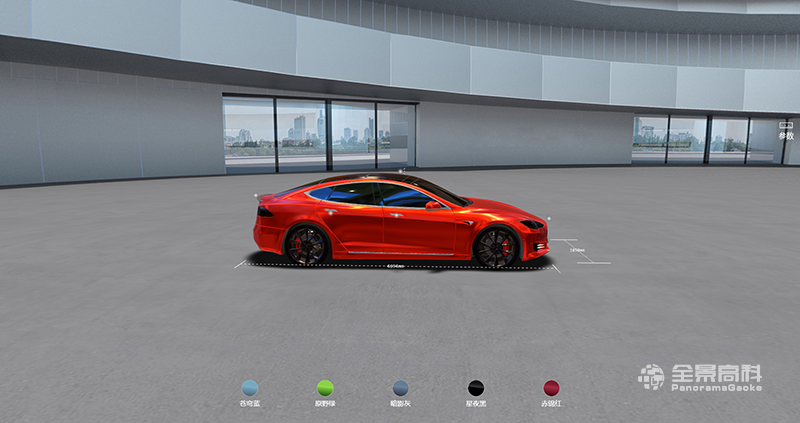Viewport: 800px width, 423px height.
Task: Choose the green (原野绿) paint color
Action: 325,388
